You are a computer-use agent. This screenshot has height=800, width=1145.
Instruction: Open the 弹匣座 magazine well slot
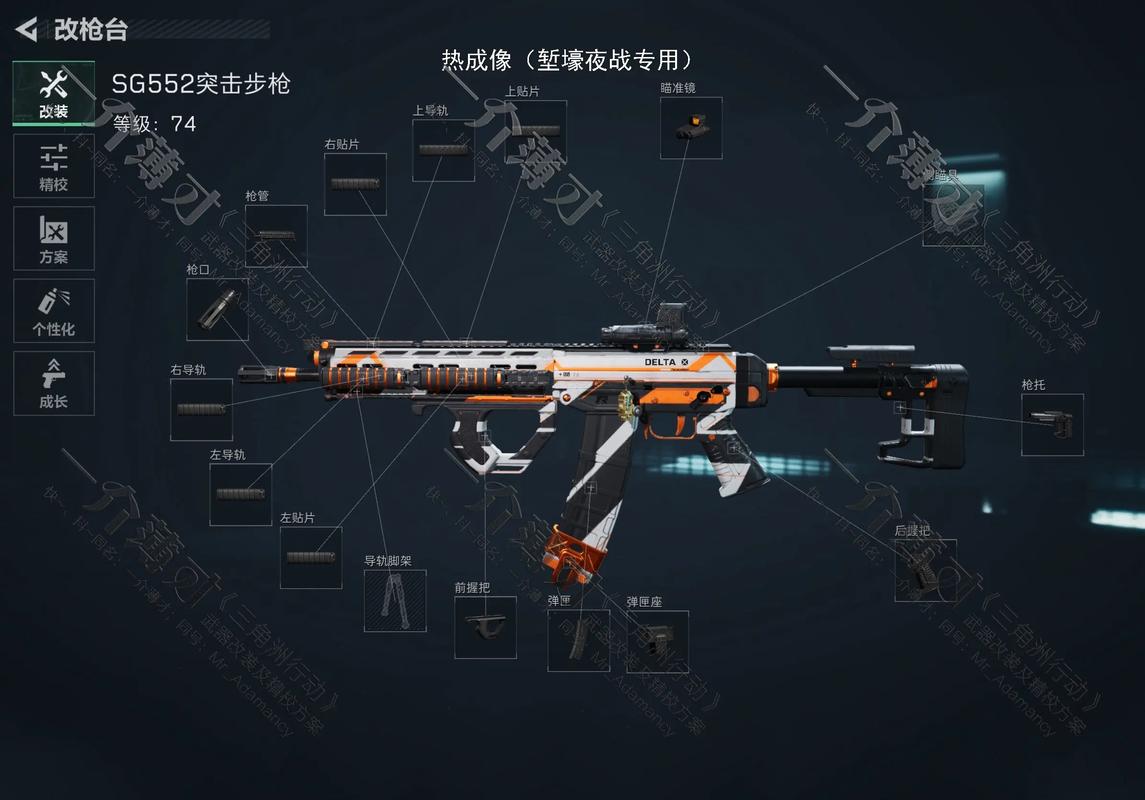pos(657,641)
